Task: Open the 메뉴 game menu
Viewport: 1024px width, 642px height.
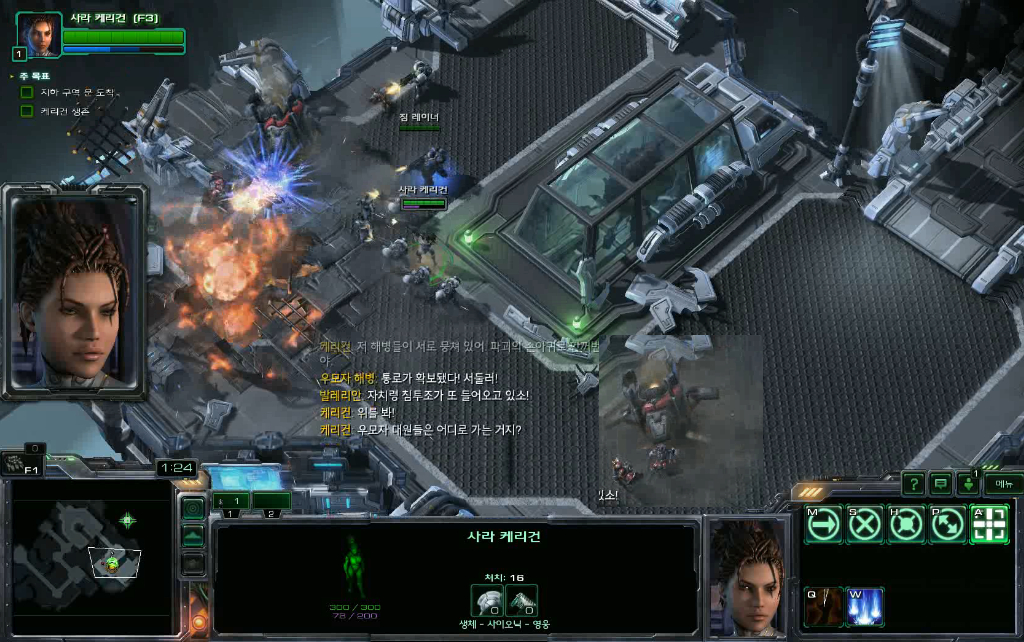Action: tap(1002, 484)
